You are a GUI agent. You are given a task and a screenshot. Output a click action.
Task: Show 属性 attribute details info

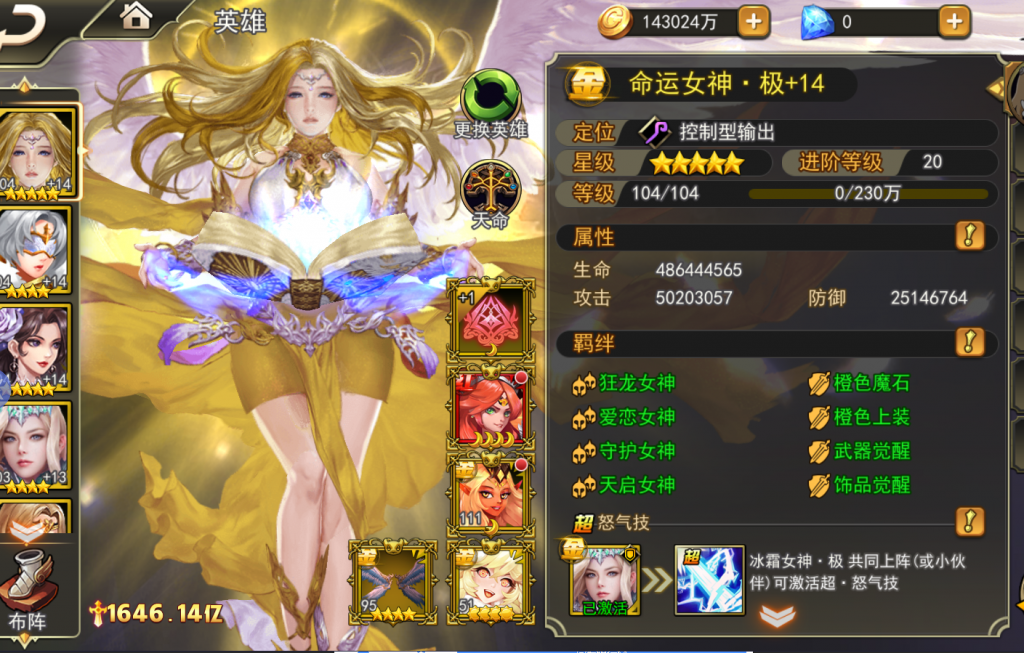tap(969, 237)
